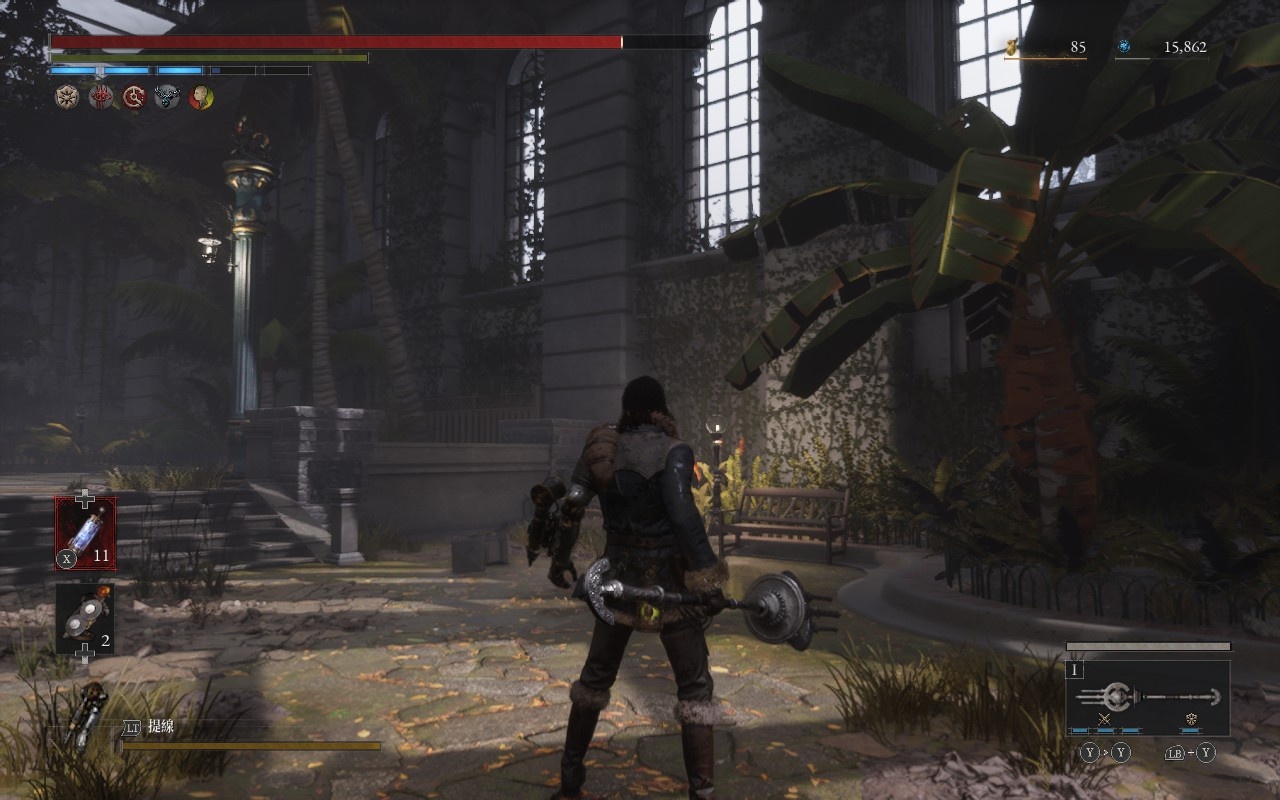Click the flower-shaped handle Fable Art icon
This screenshot has height=800, width=1280.
(x=1192, y=719)
